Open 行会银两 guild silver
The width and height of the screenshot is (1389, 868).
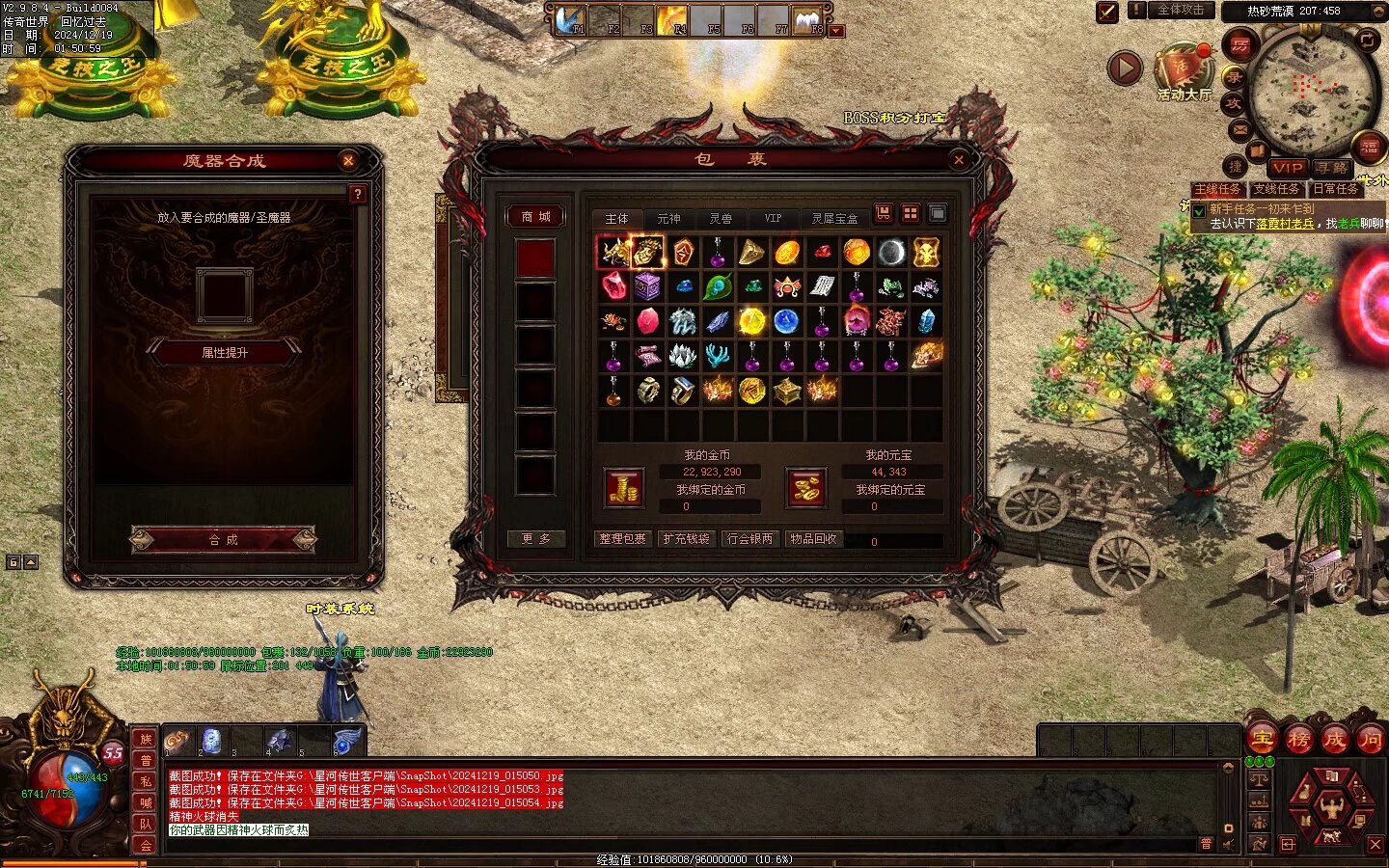[749, 539]
